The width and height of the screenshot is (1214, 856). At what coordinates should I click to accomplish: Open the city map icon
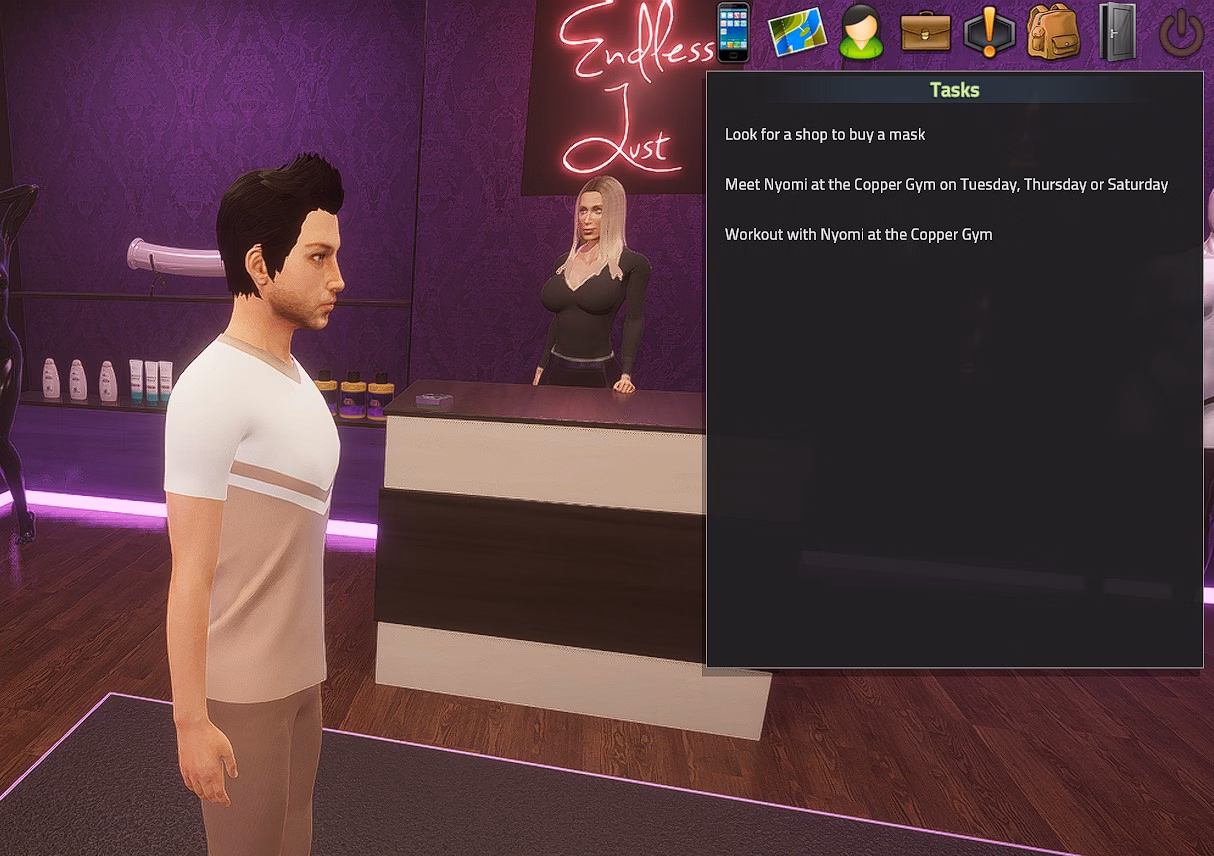pos(797,33)
